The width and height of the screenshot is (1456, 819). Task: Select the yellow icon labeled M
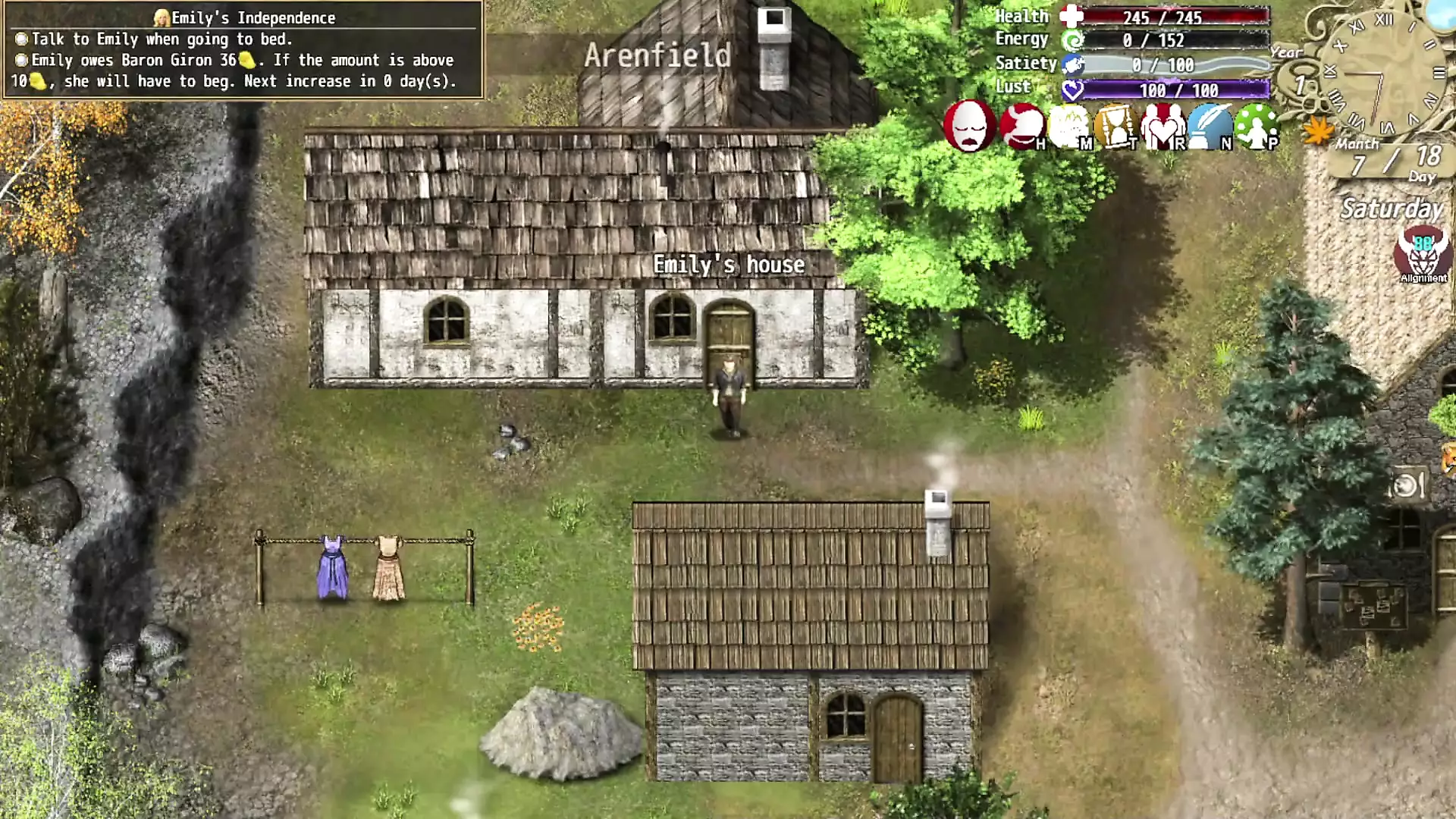click(1069, 127)
